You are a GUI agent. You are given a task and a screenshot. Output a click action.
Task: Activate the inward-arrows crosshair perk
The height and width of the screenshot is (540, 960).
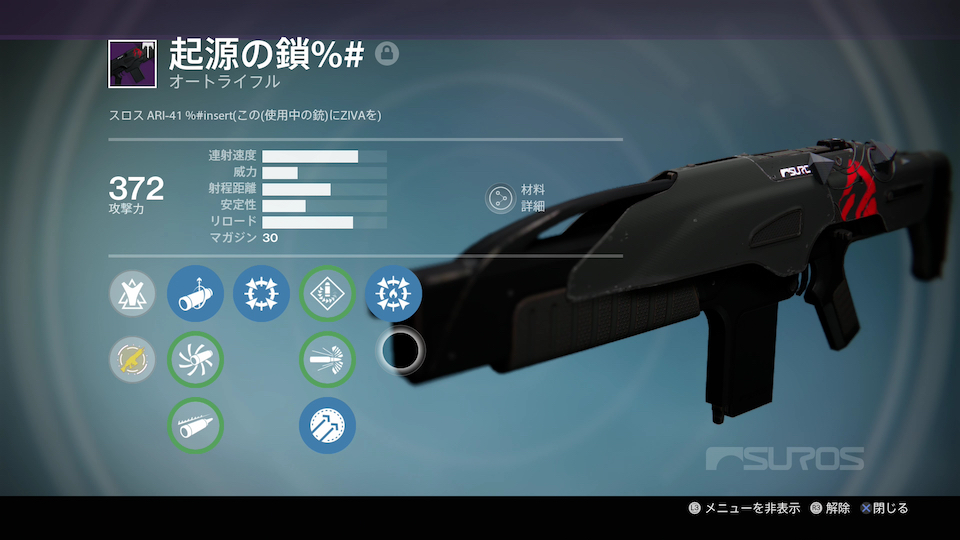coord(261,294)
